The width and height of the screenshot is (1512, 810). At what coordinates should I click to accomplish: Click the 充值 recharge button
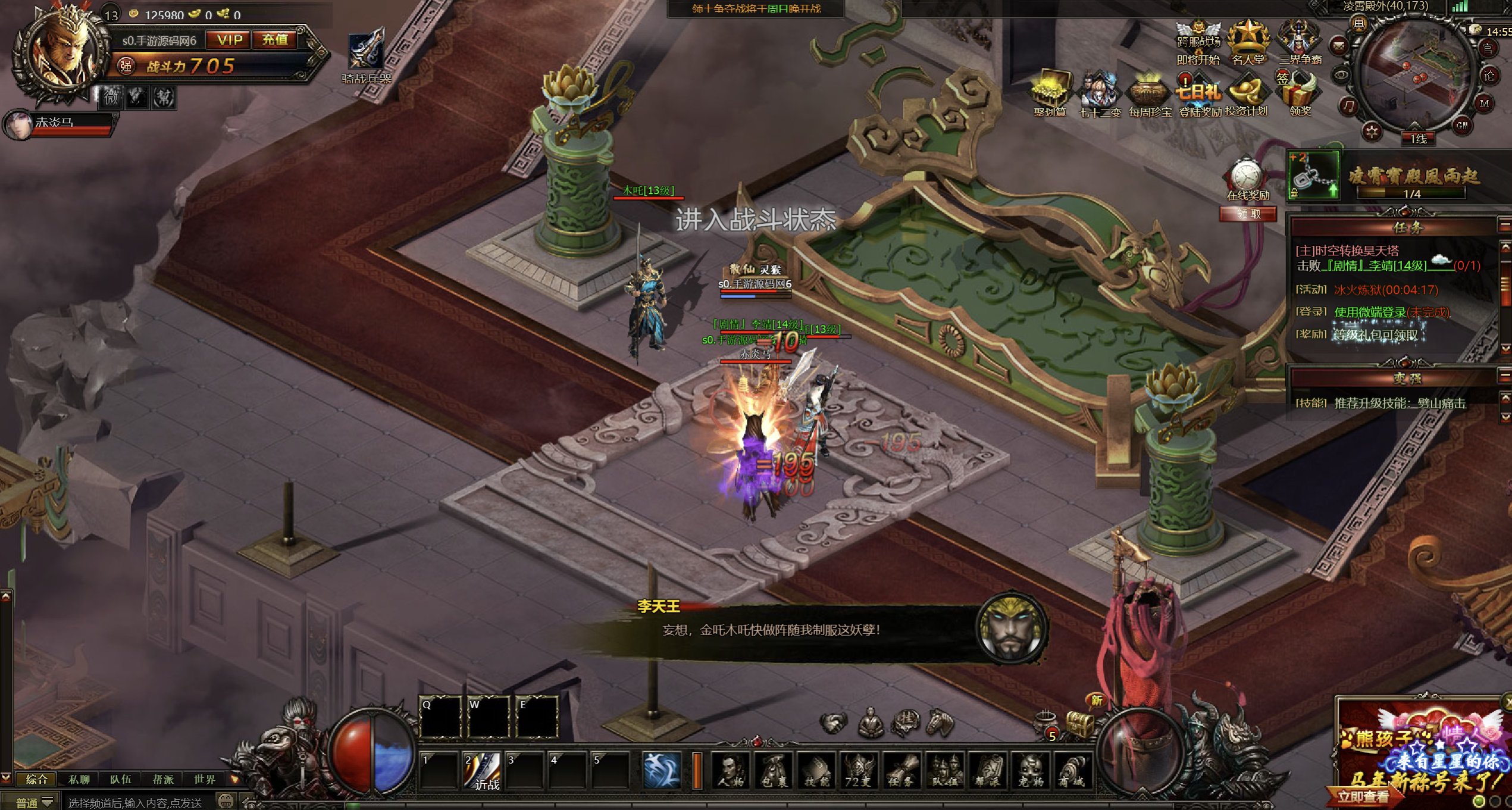(x=274, y=40)
